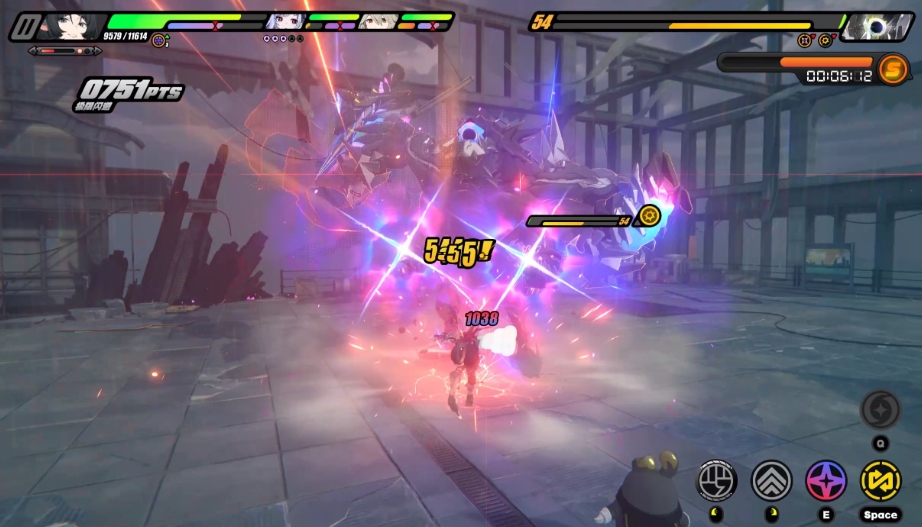Viewport: 922px width, 527px height.
Task: Unleash the yellow ultimate skill icon
Action: coord(880,480)
